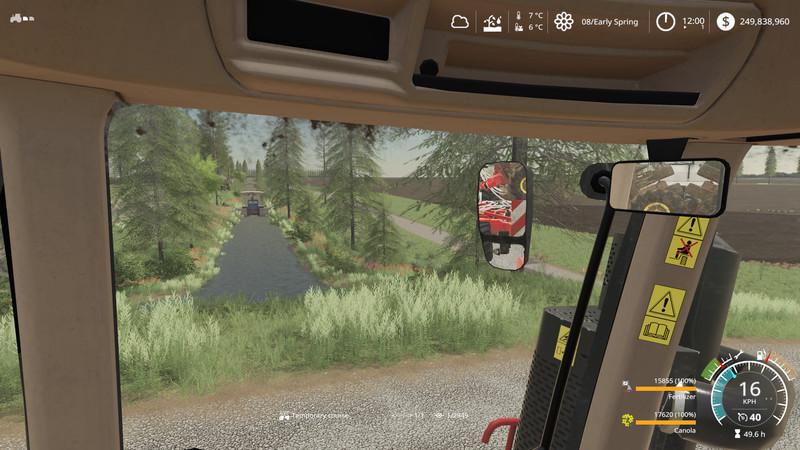Click the Fertilizer fill type icon
This screenshot has width=800, height=450.
coord(627,385)
